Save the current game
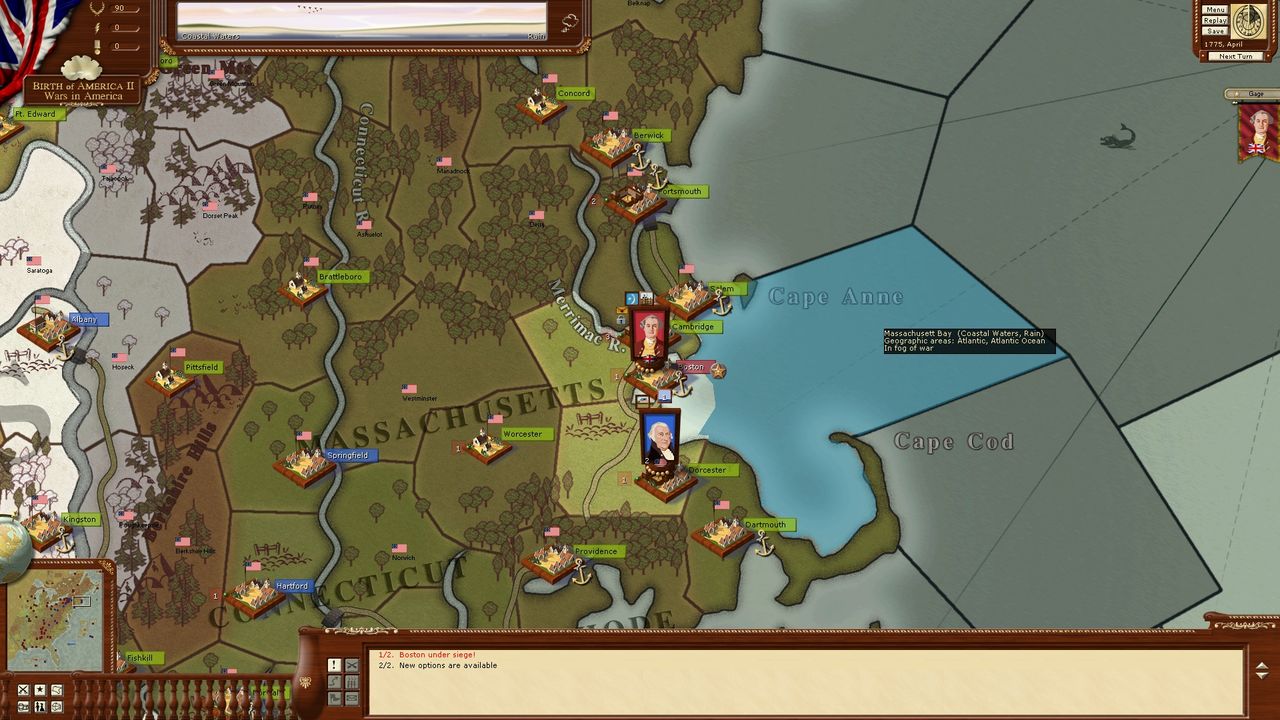Screen dimensions: 1280x720 click(x=1215, y=31)
